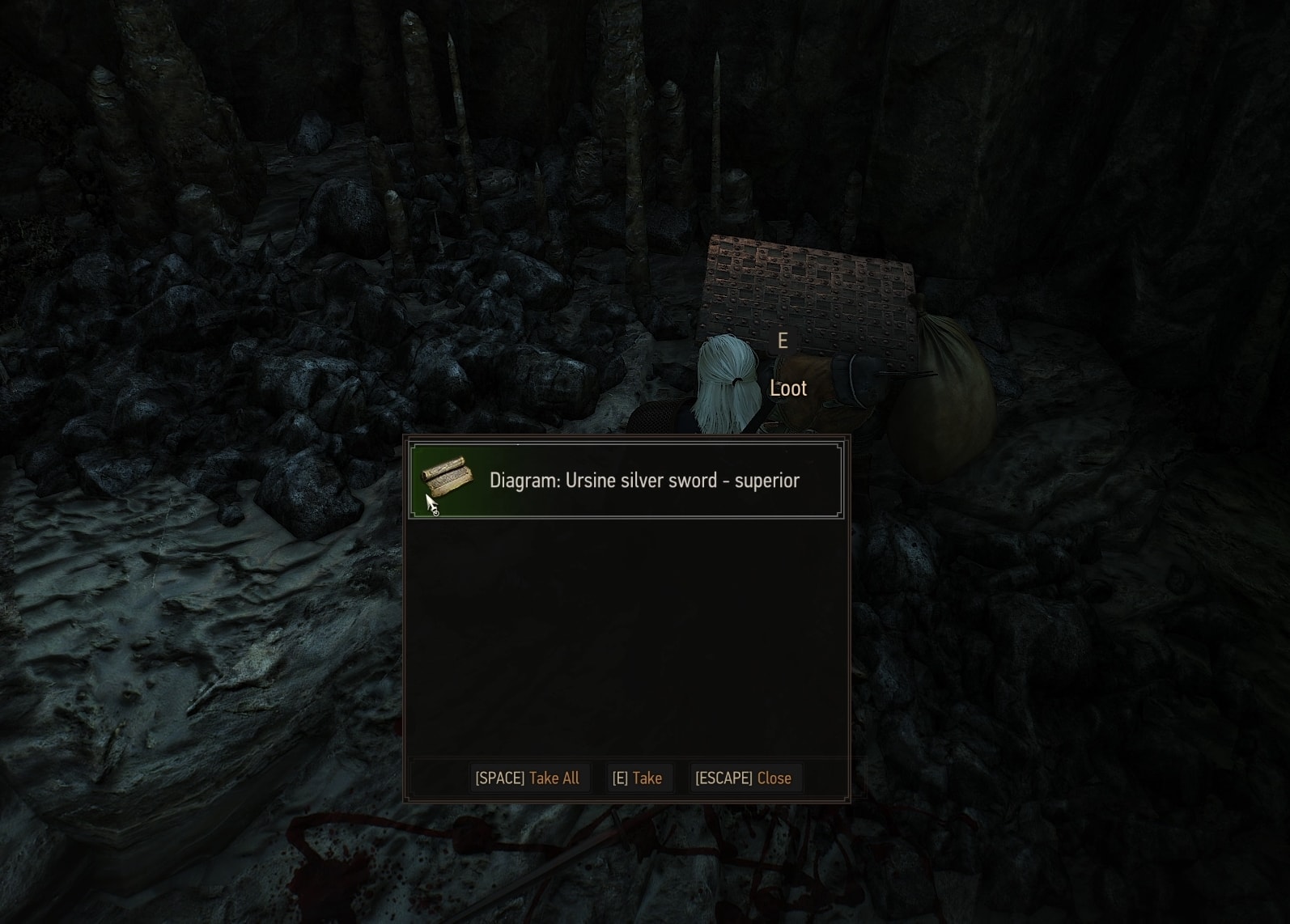
Task: Click the Take All button
Action: click(528, 778)
